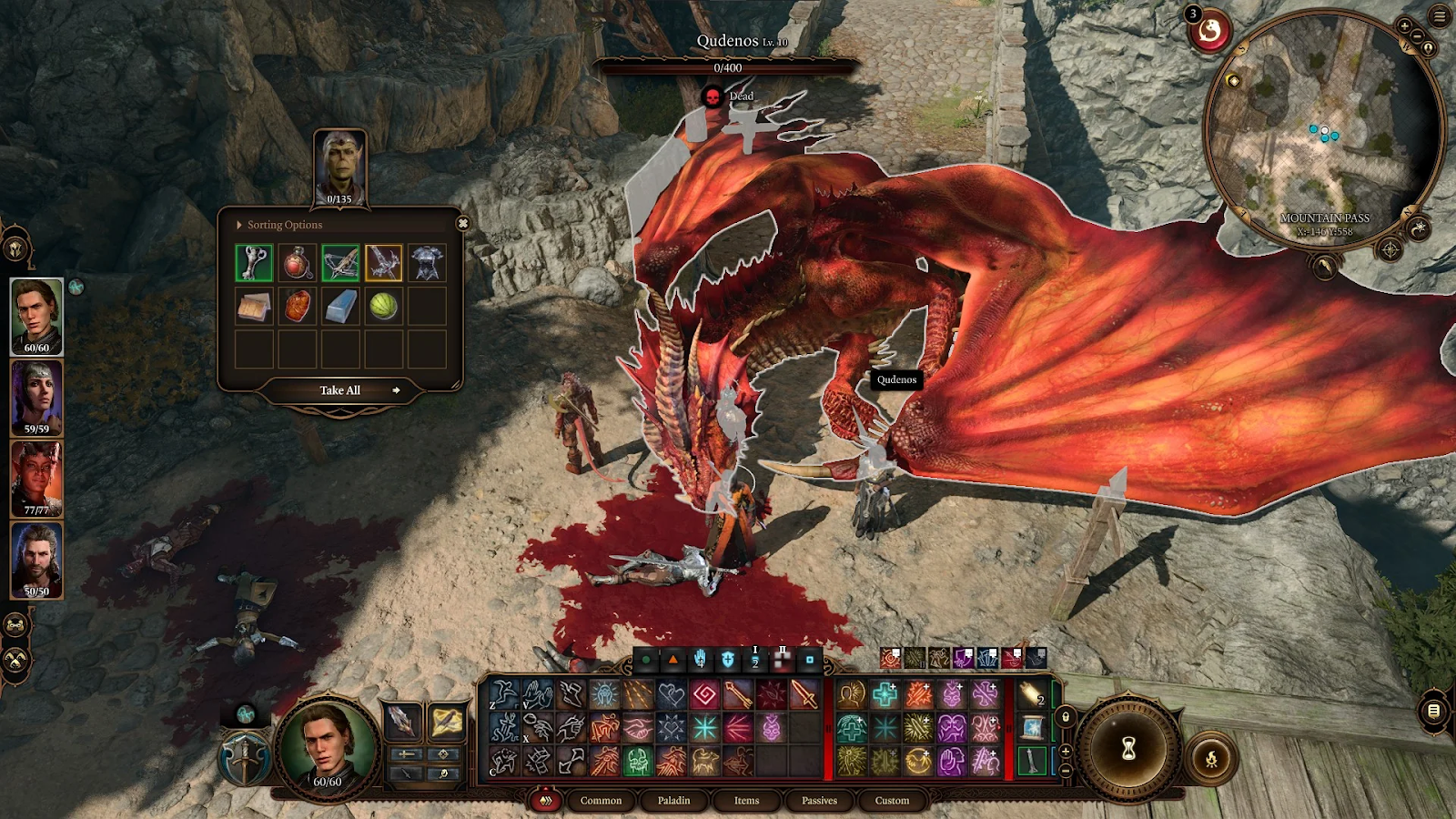This screenshot has width=1456, height=819.
Task: Open the main menu in the corner
Action: click(x=1440, y=16)
